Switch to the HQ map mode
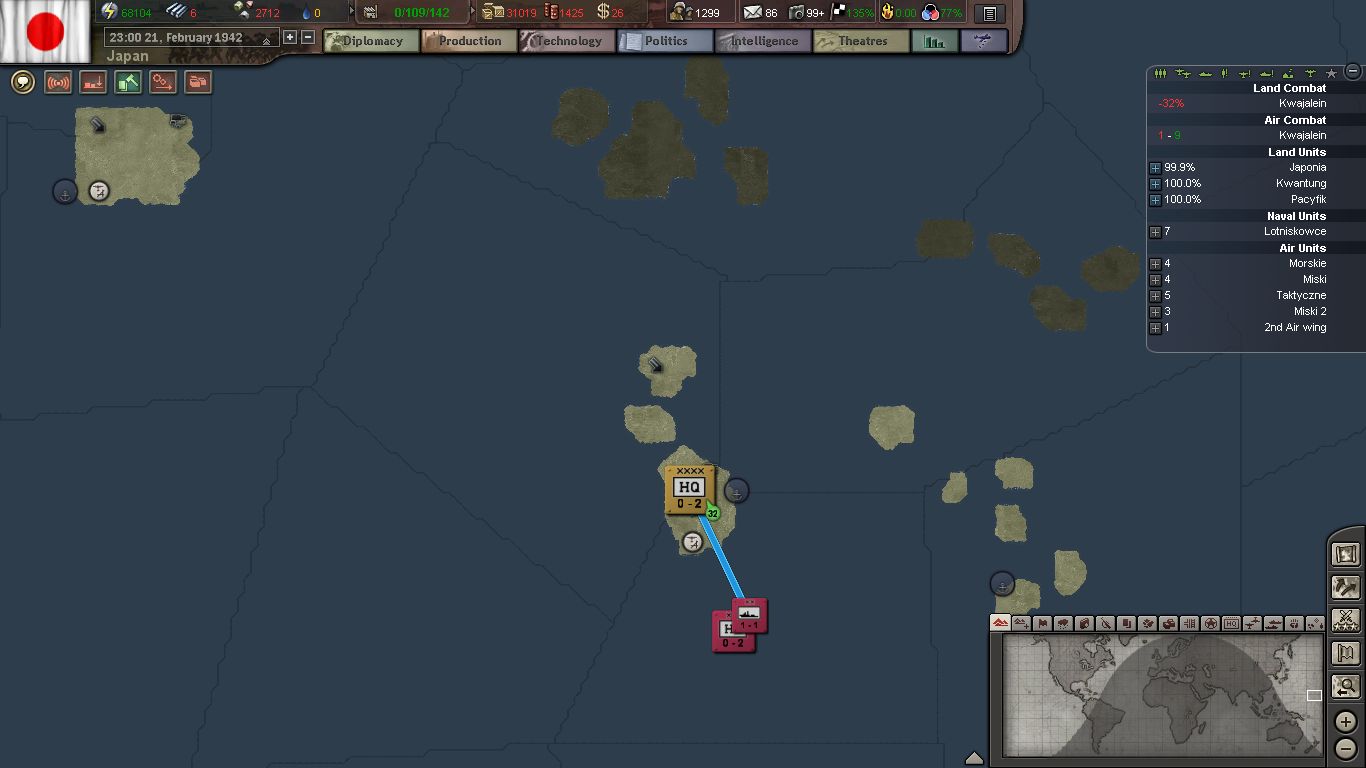The image size is (1366, 768). [1231, 623]
